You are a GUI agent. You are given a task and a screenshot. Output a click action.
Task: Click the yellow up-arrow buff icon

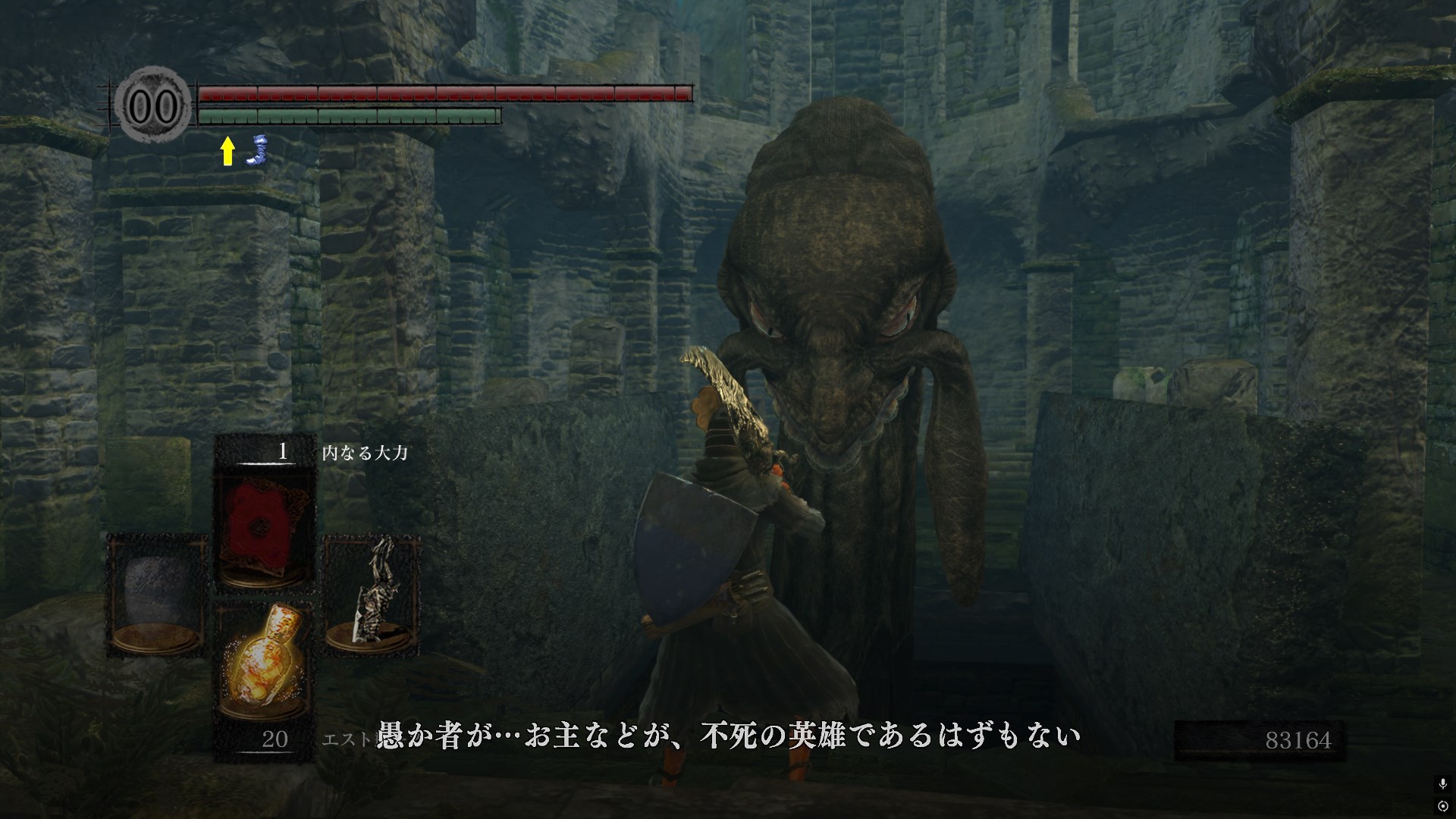[227, 151]
